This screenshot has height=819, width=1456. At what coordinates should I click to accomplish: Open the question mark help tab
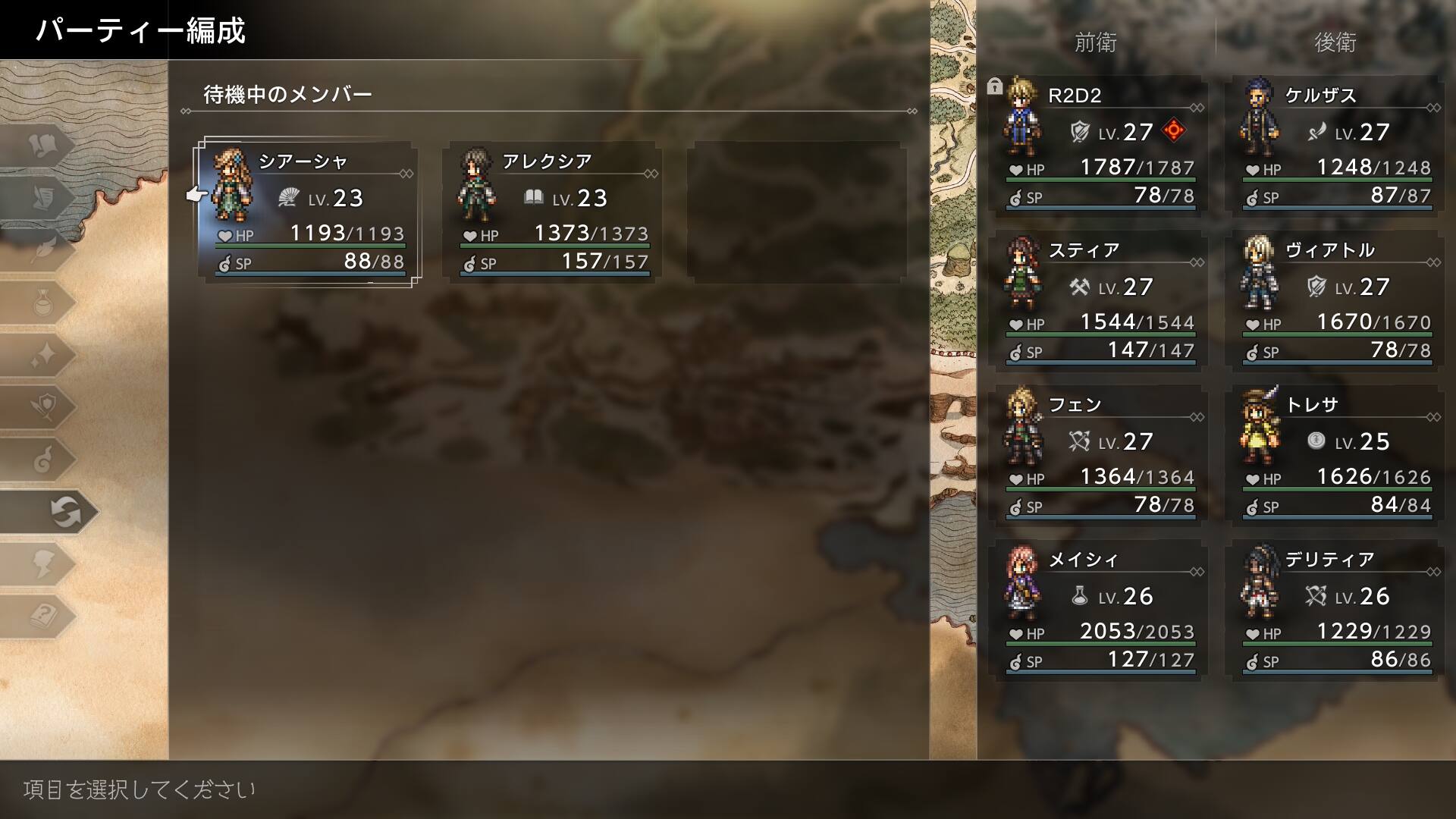[42, 616]
